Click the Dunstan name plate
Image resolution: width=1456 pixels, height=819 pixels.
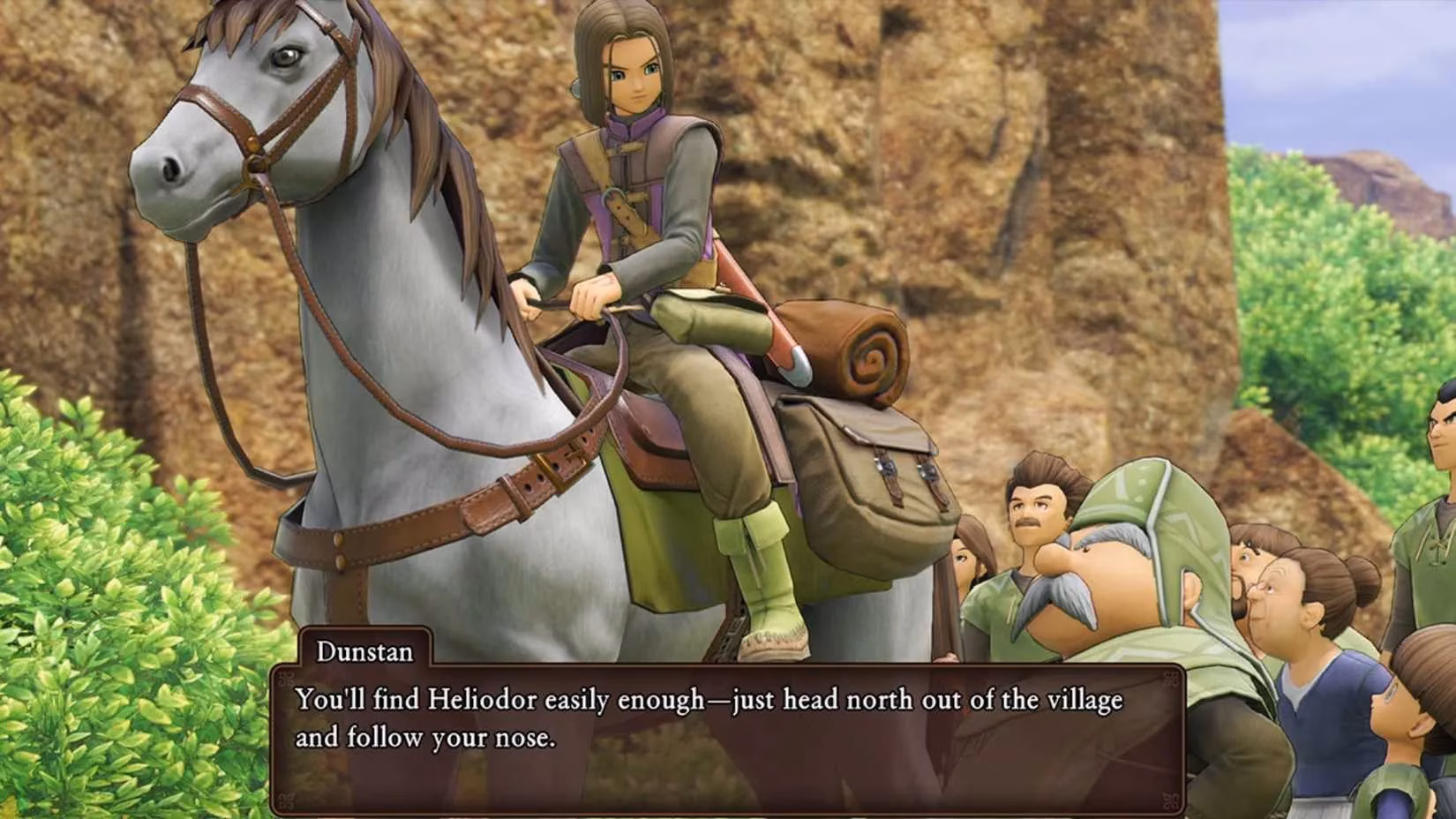(364, 653)
